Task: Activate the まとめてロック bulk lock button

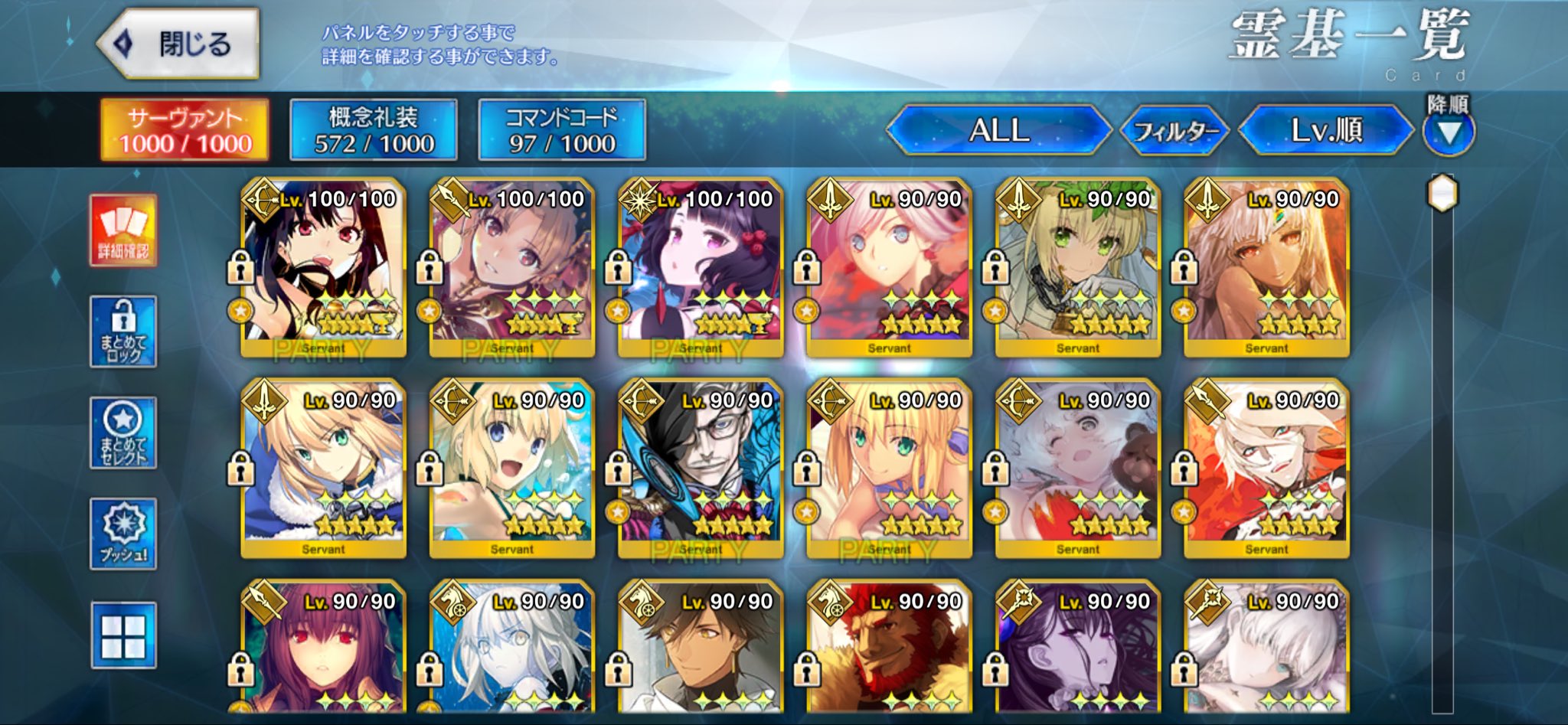Action: tap(123, 331)
